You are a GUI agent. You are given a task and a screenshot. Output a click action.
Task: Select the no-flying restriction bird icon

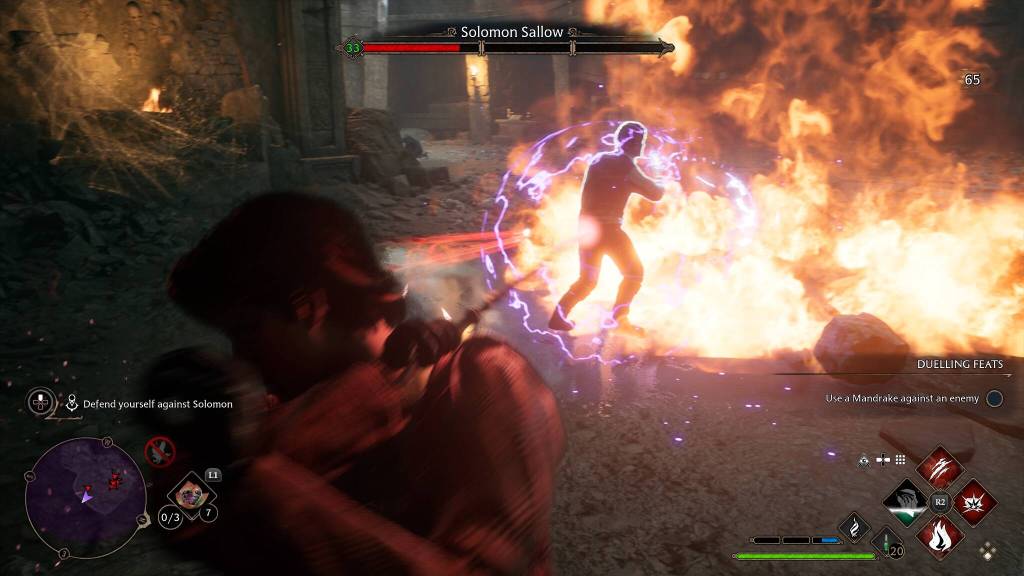pos(159,452)
